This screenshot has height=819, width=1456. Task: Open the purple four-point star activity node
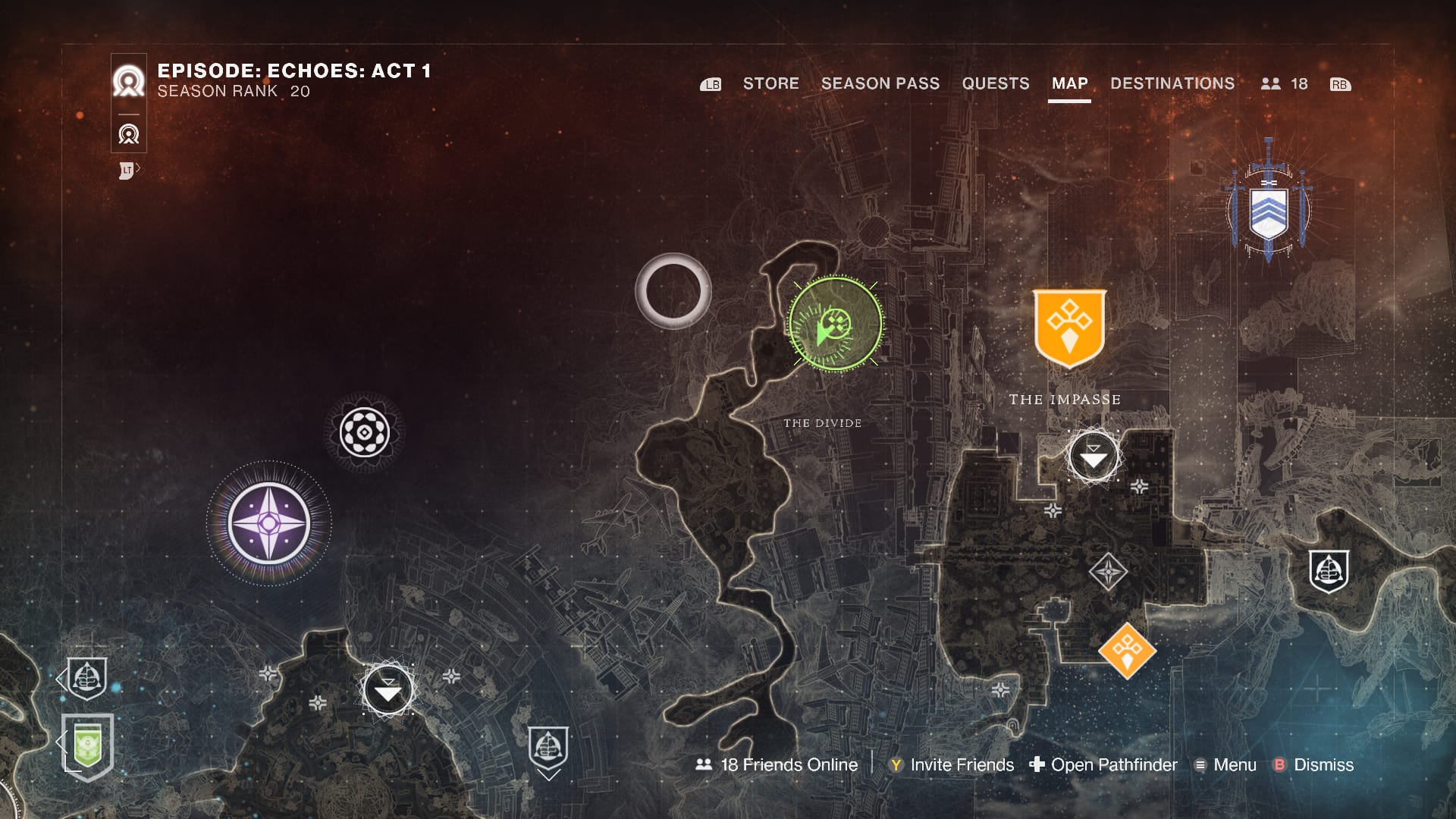268,523
